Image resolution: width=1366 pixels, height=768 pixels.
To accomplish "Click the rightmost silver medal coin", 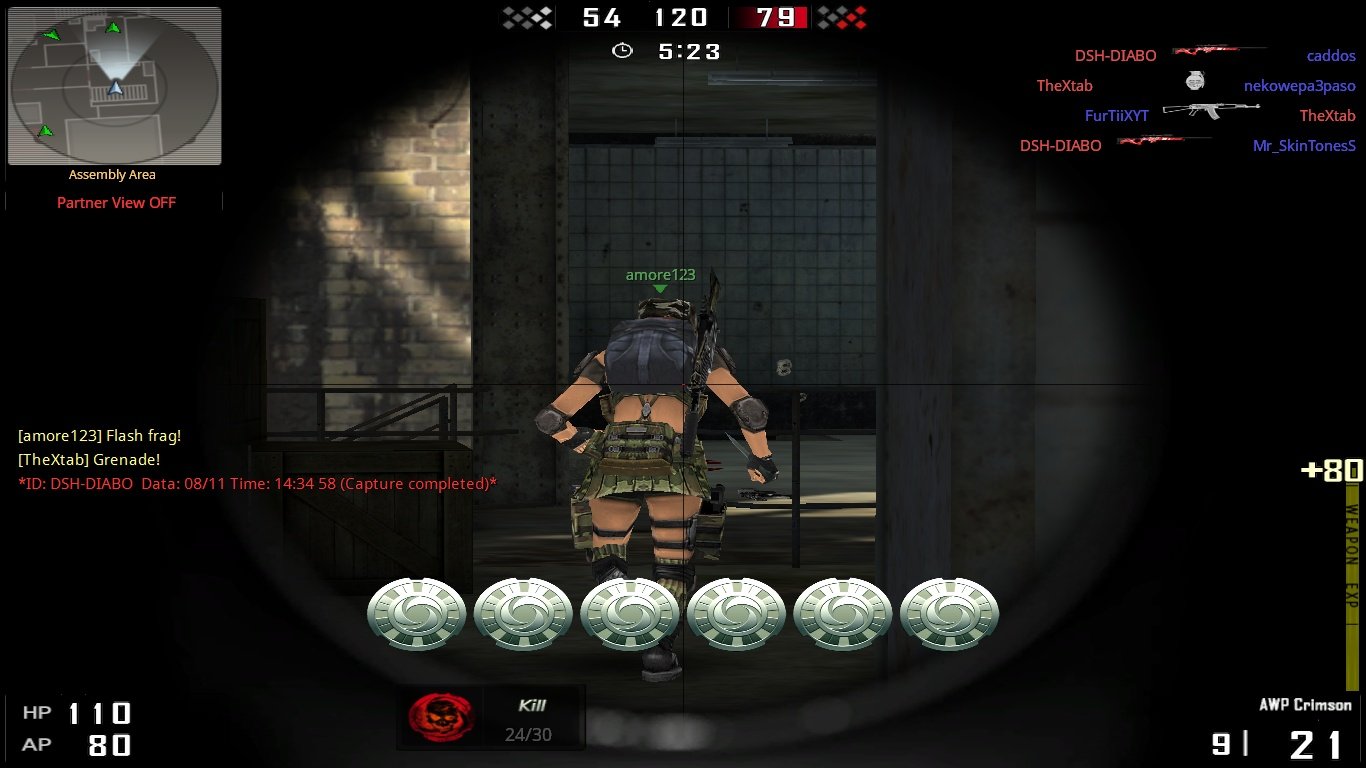I will (x=948, y=613).
